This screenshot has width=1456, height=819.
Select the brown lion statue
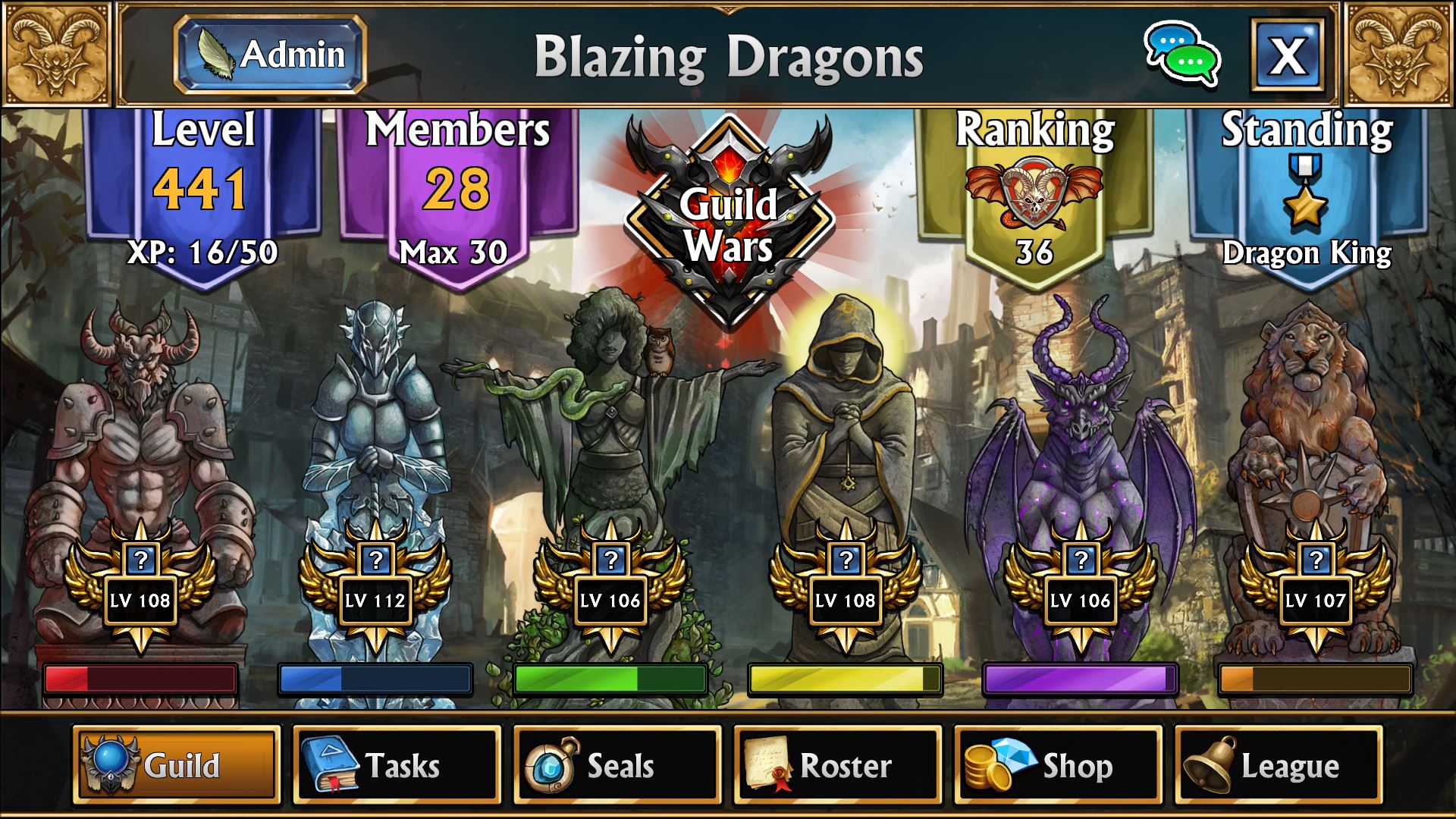click(1316, 440)
